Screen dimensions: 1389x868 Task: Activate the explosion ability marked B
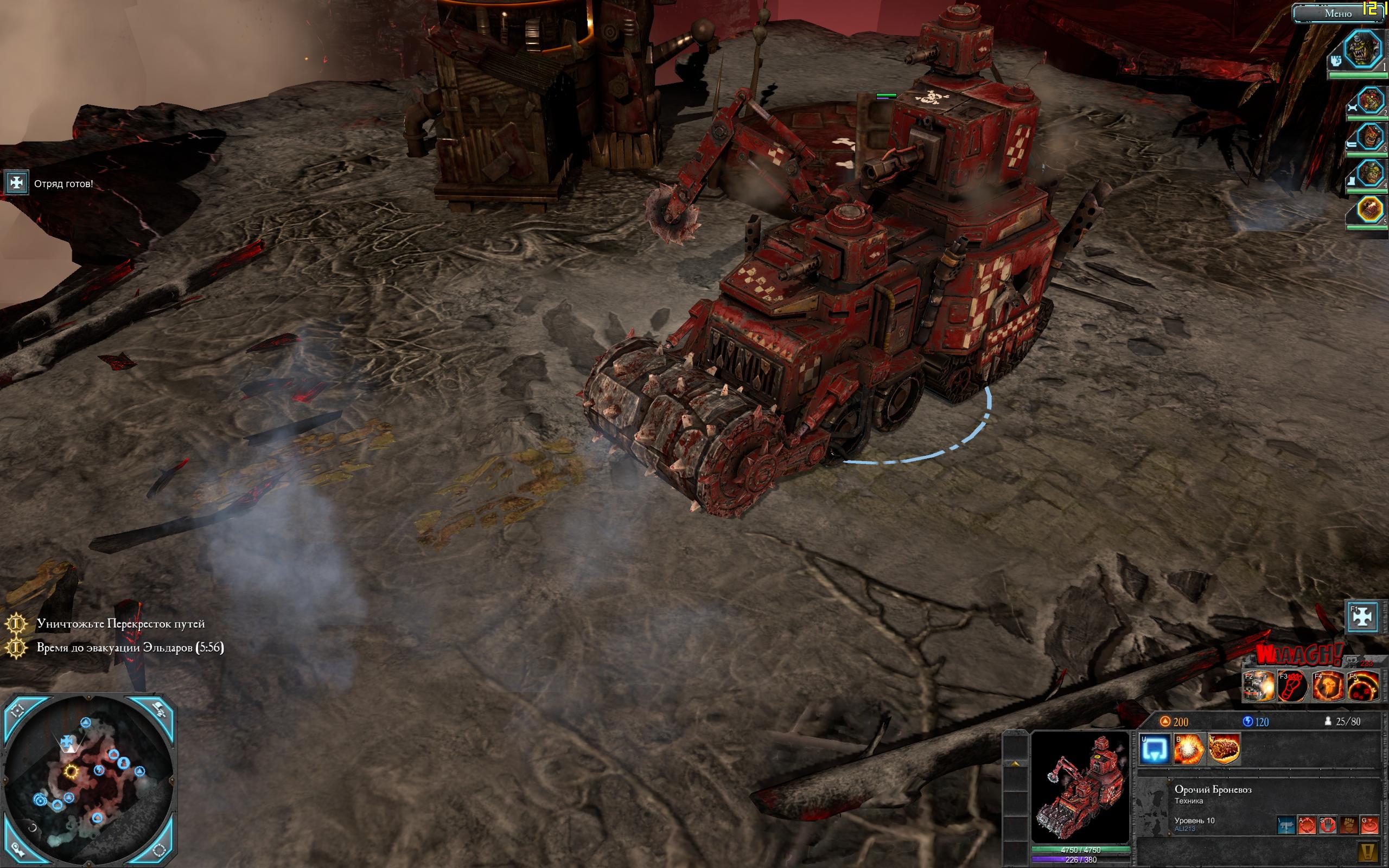[x=1189, y=749]
